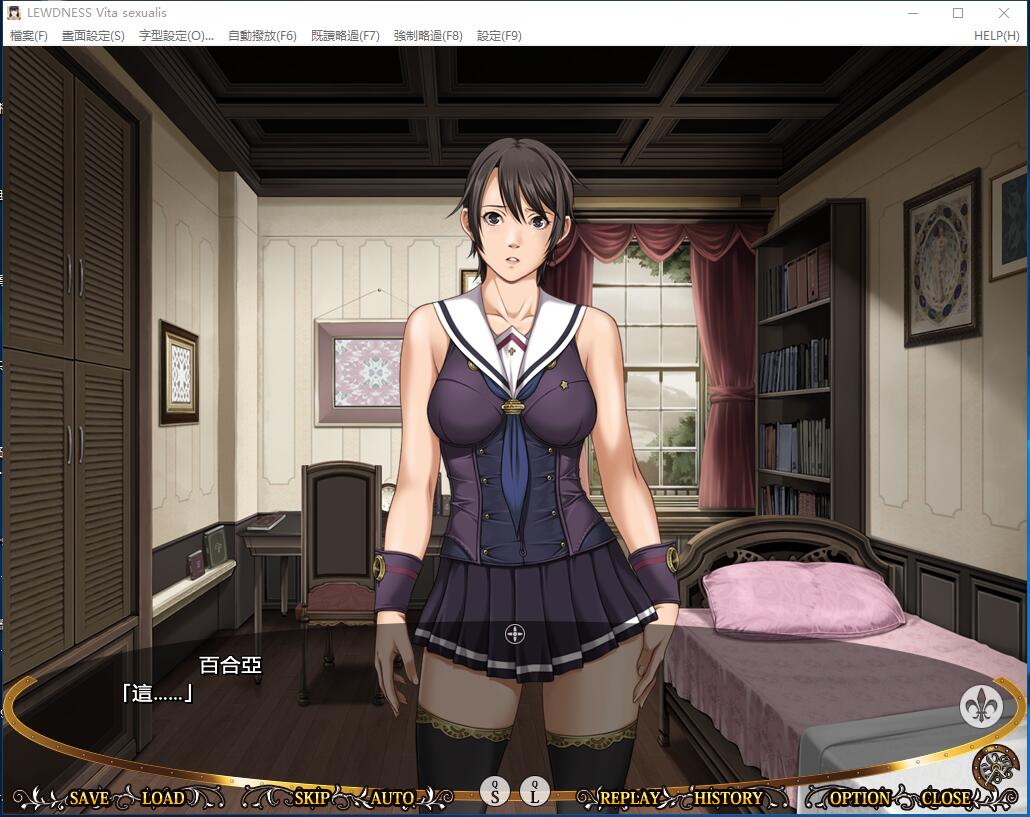1030x817 pixels.
Task: Choose the 強制略過(F8) menu item
Action: 428,36
